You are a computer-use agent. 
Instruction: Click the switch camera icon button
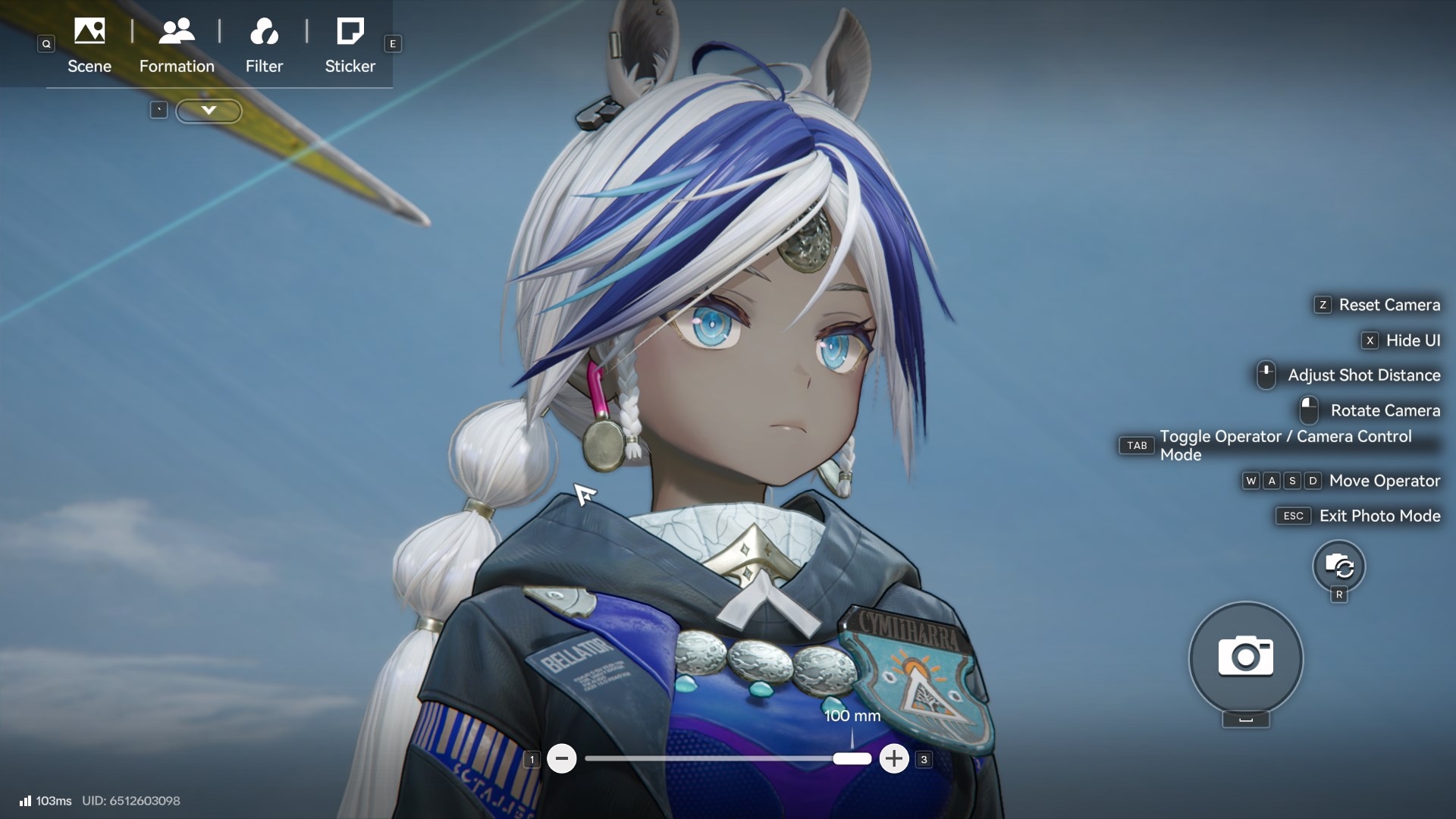point(1338,566)
